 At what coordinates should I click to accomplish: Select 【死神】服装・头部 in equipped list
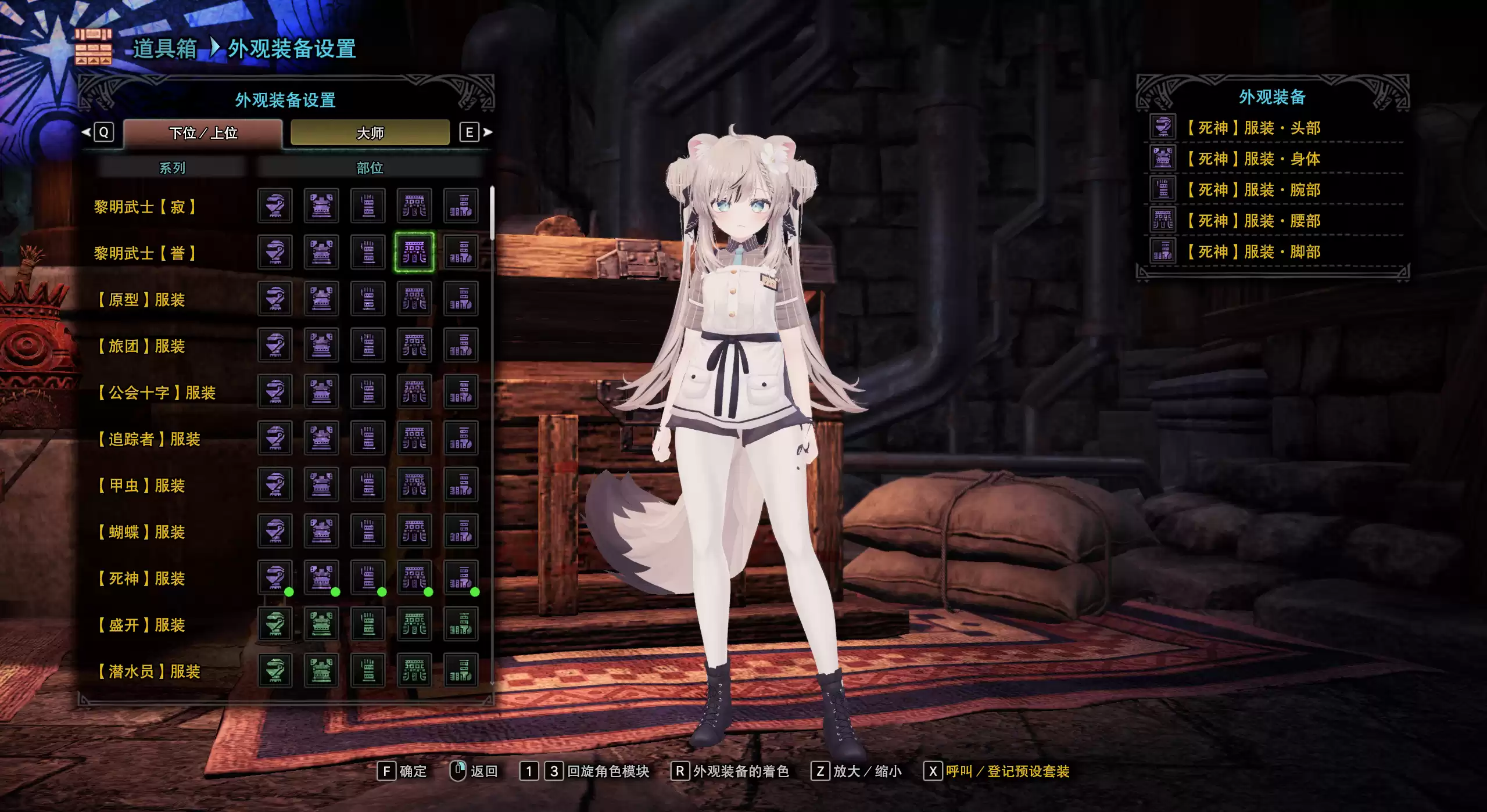(x=1253, y=128)
